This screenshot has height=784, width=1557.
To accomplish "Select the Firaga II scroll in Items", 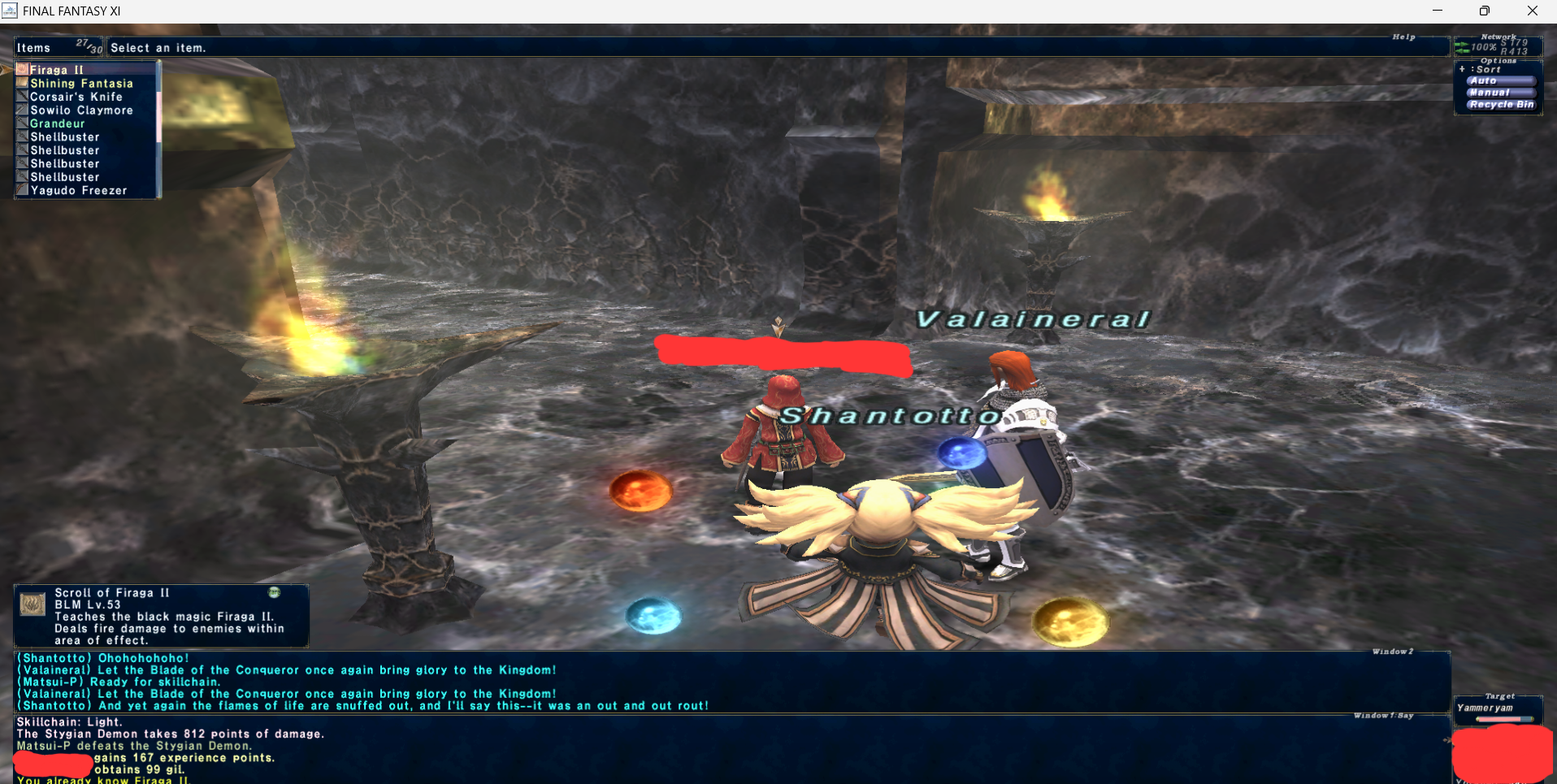I will (57, 70).
